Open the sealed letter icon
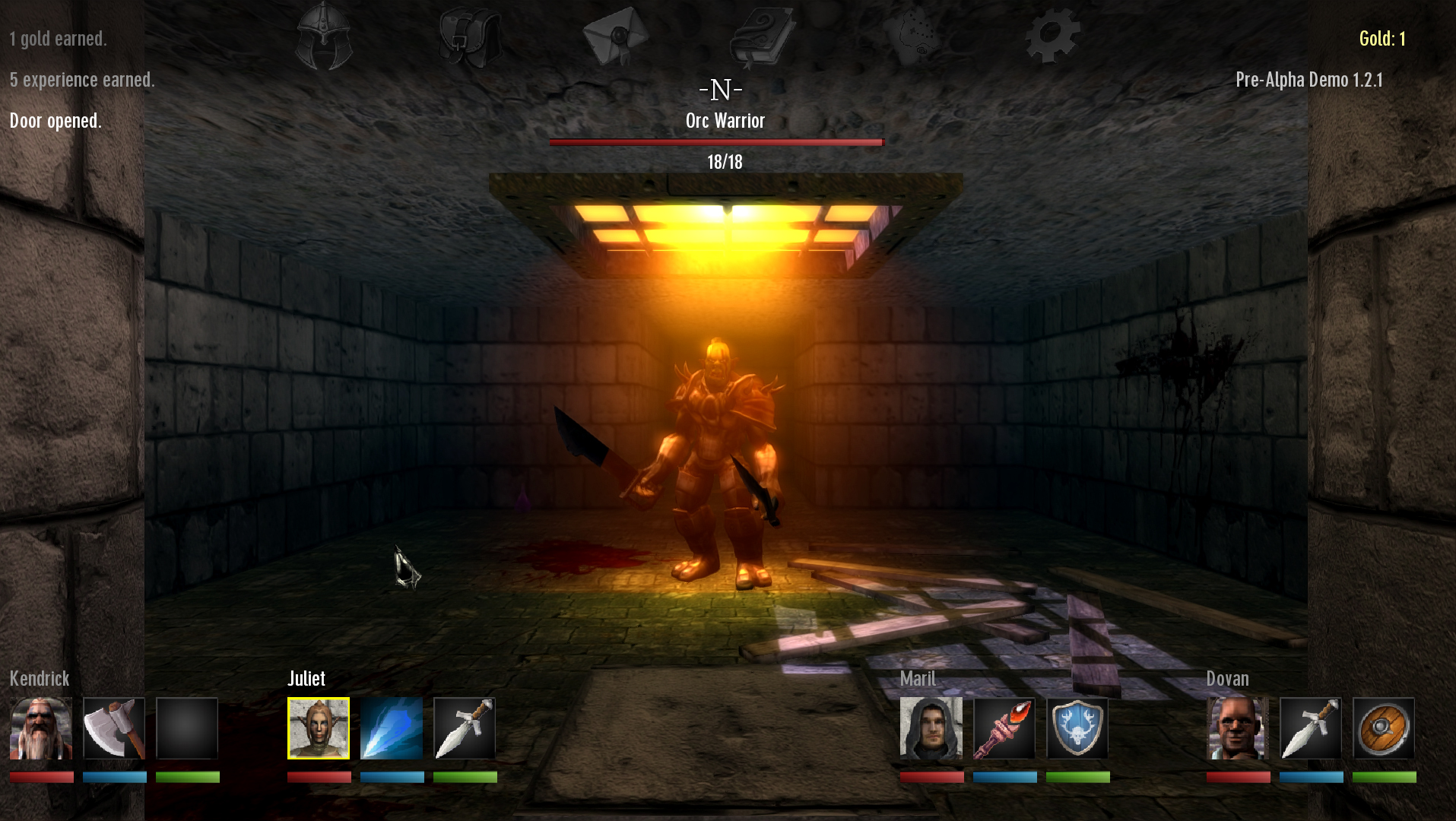The height and width of the screenshot is (821, 1456). pyautogui.click(x=615, y=35)
